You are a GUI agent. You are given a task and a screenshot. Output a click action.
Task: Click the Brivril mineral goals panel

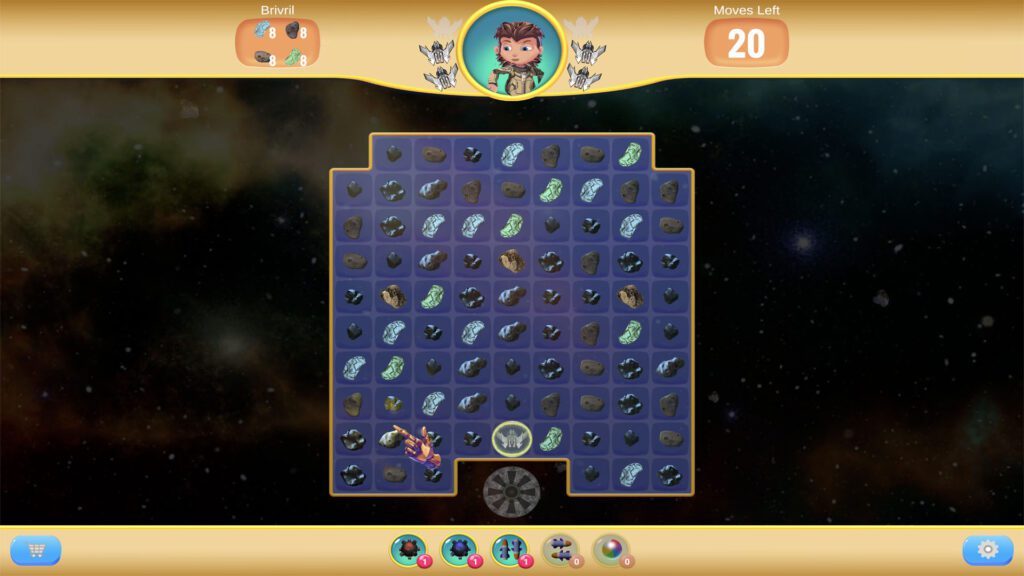coord(277,42)
